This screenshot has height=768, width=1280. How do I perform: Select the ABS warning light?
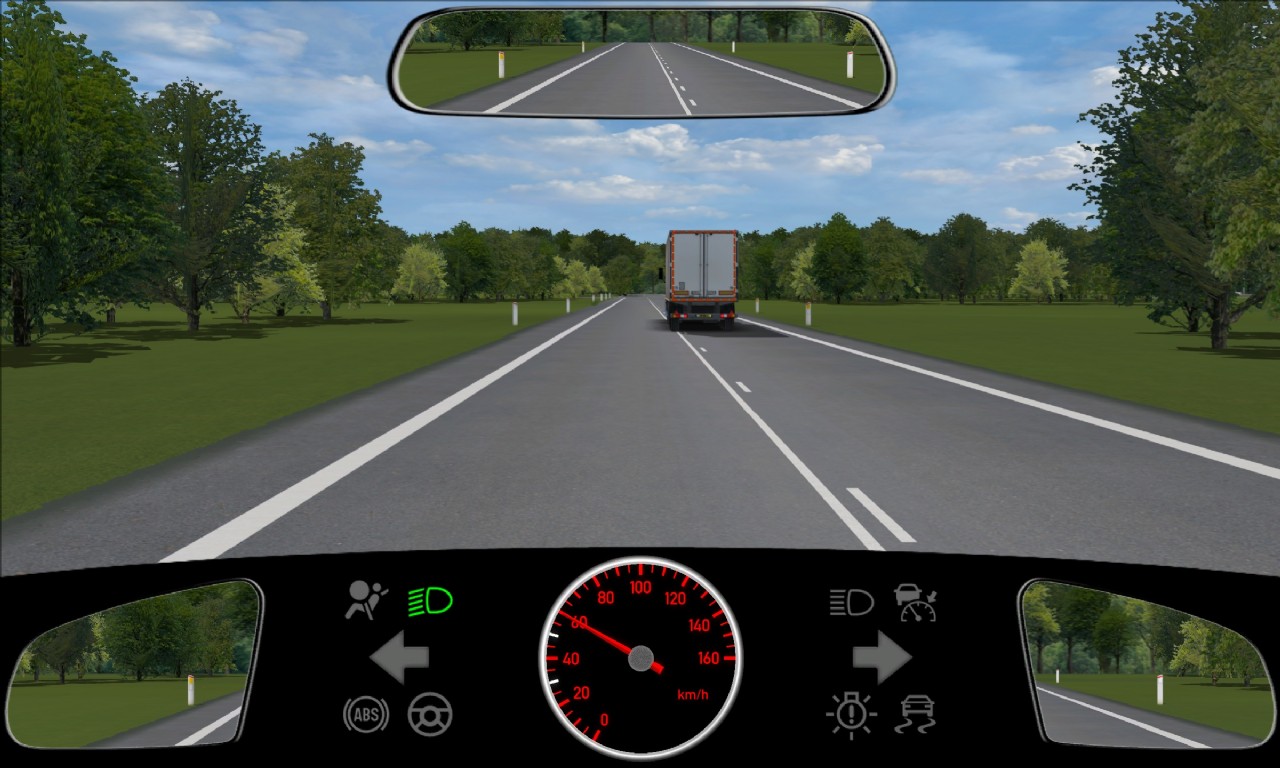point(366,714)
